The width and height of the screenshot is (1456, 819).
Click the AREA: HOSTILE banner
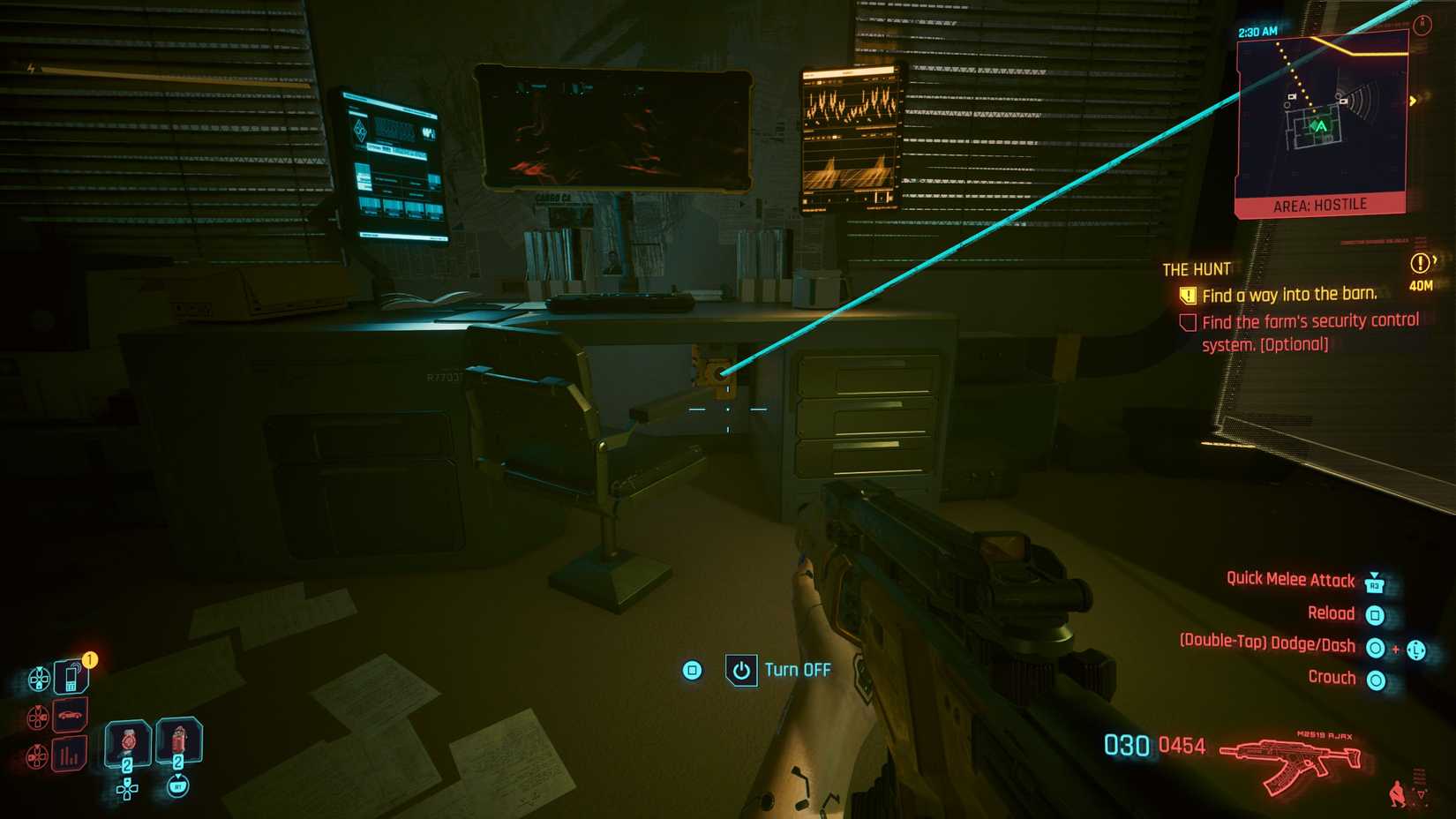pos(1320,203)
